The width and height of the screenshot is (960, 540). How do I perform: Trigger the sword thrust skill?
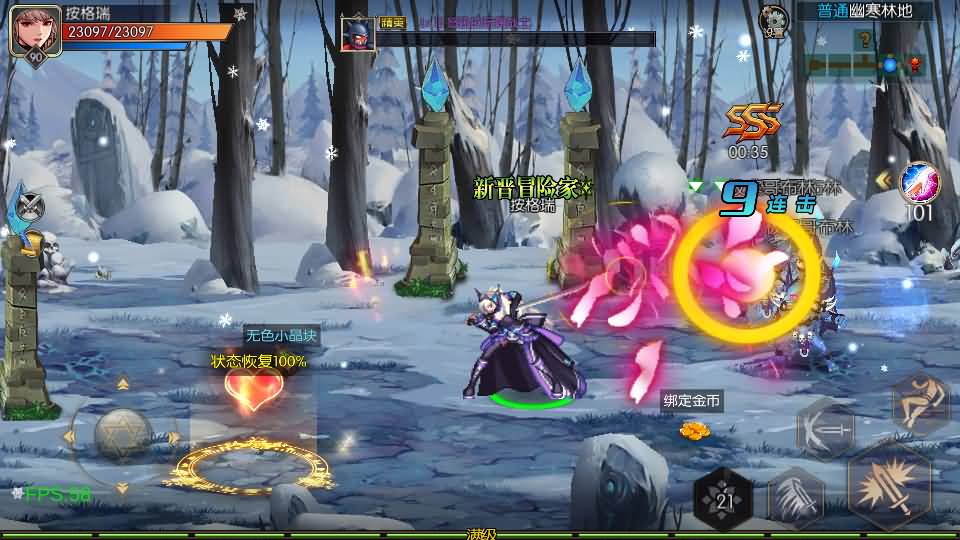826,429
